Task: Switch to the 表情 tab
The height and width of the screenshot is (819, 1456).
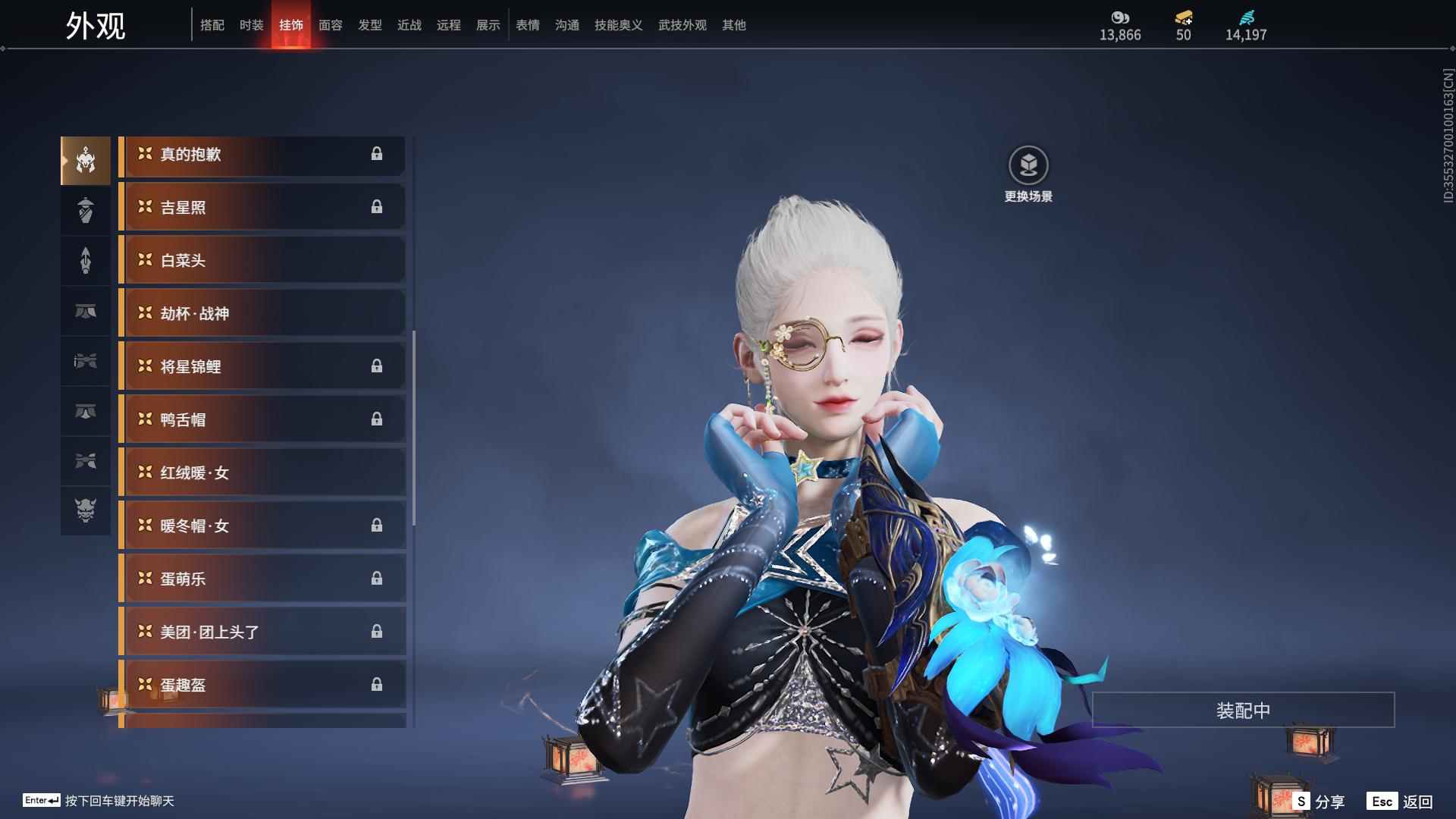Action: (527, 25)
